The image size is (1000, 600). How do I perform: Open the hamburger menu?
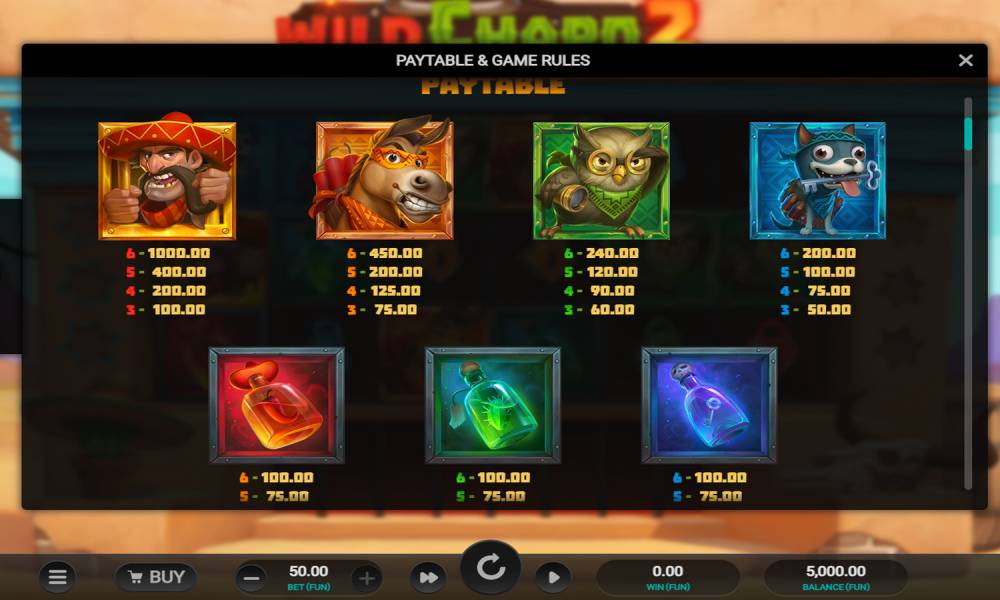click(x=58, y=577)
